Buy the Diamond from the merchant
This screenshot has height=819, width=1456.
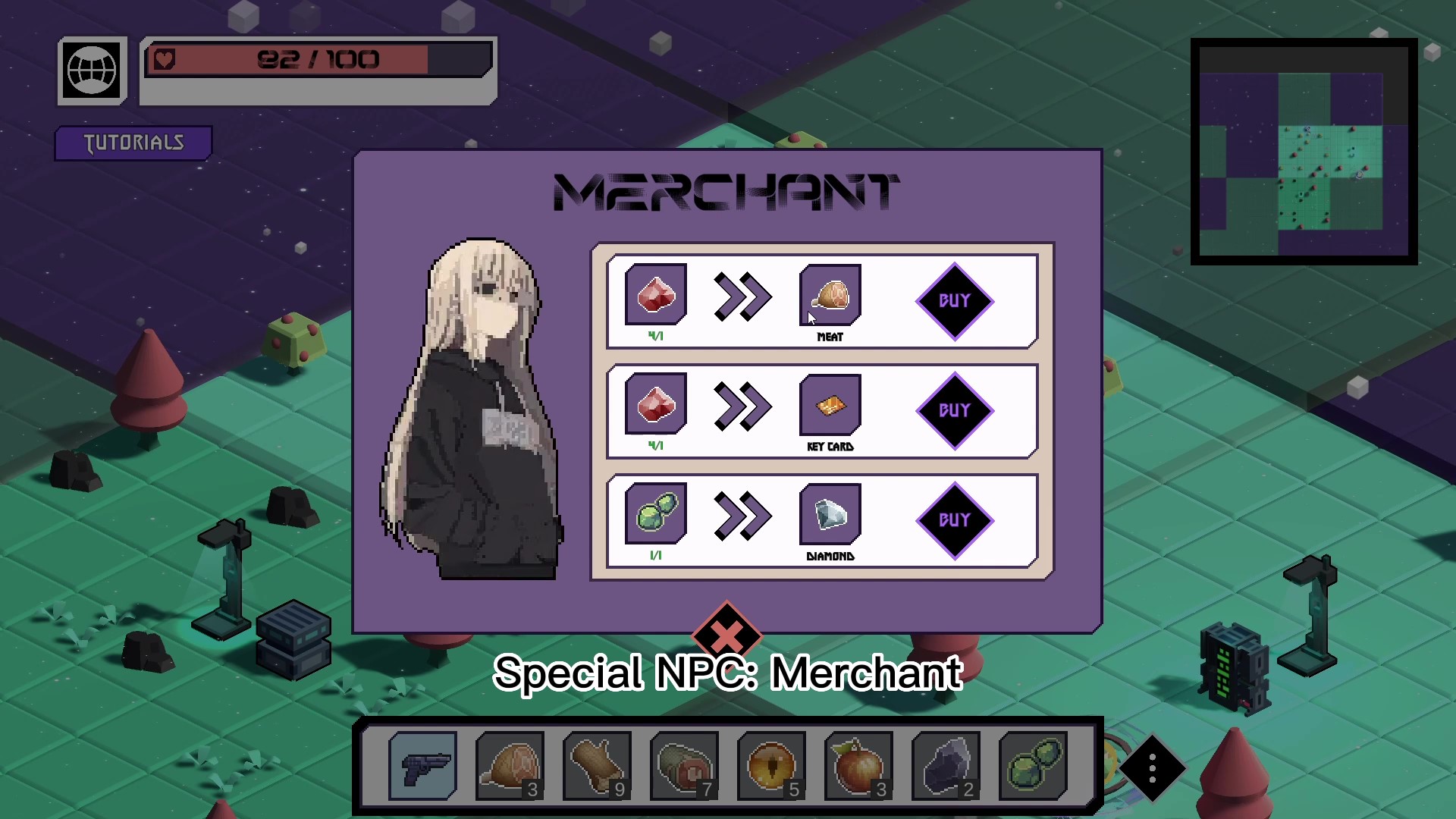tap(955, 520)
